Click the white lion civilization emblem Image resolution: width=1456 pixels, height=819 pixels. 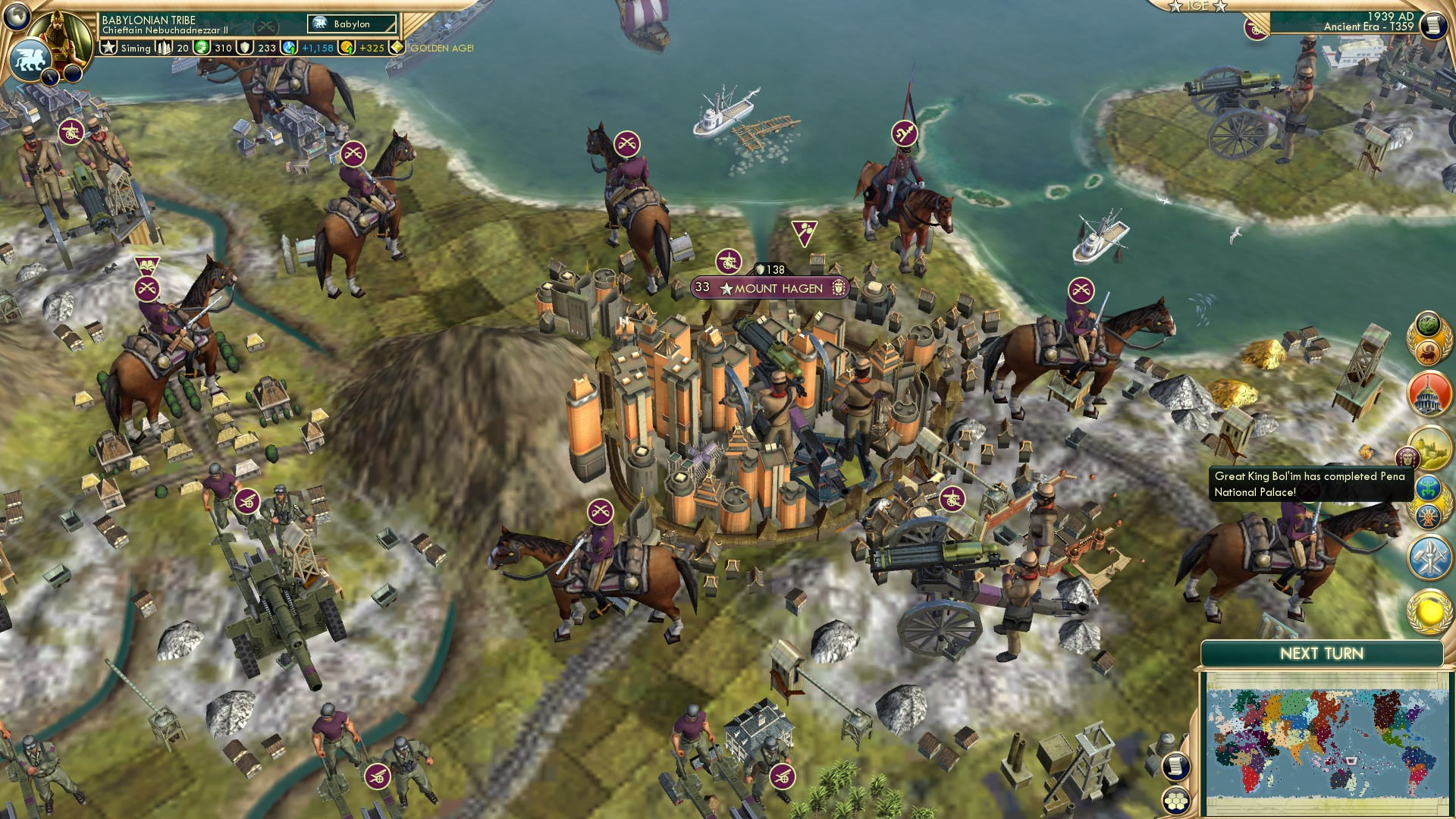point(30,59)
